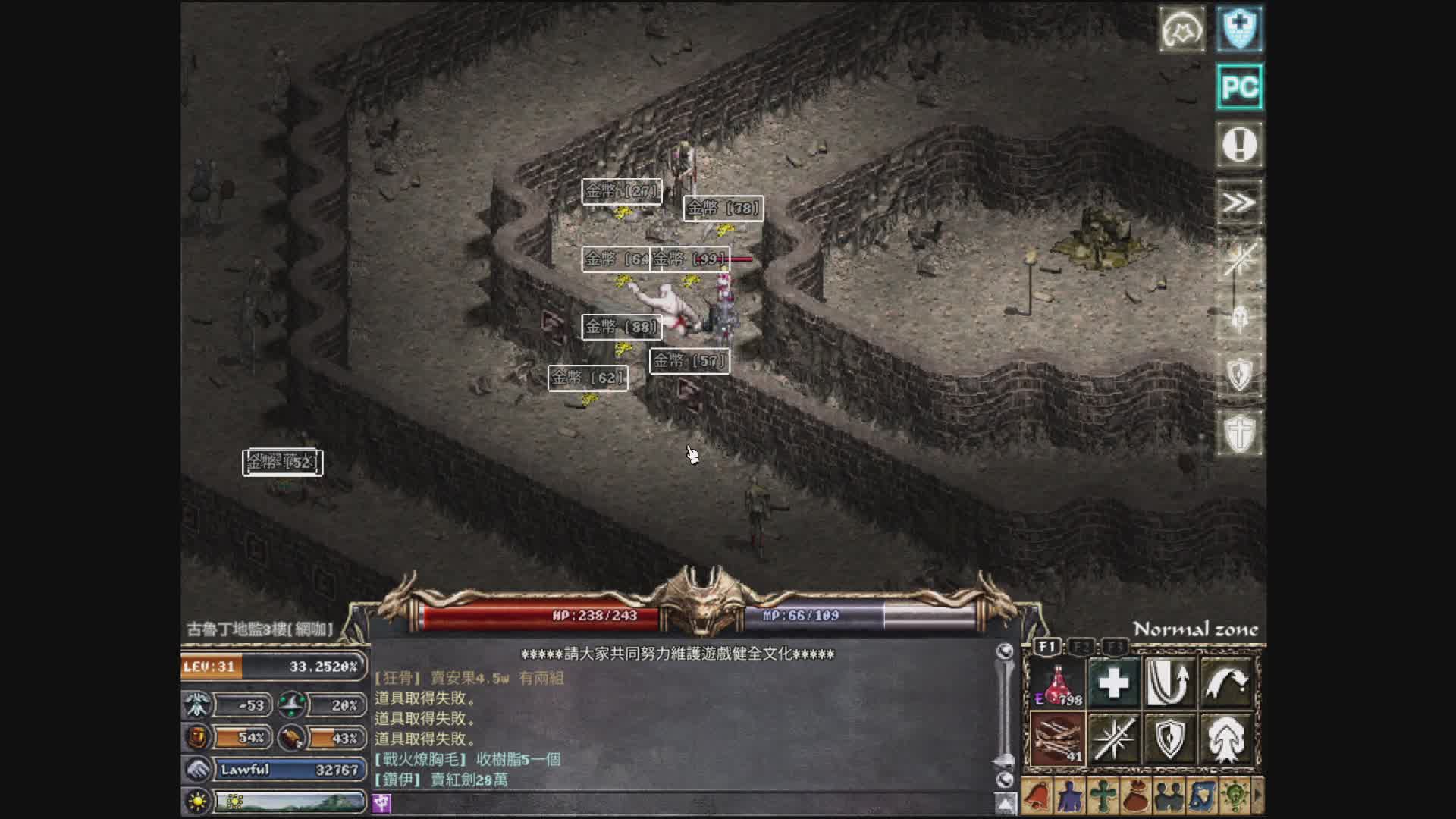The height and width of the screenshot is (819, 1456).
Task: Open the blue scroll menu icon
Action: [x=1202, y=797]
